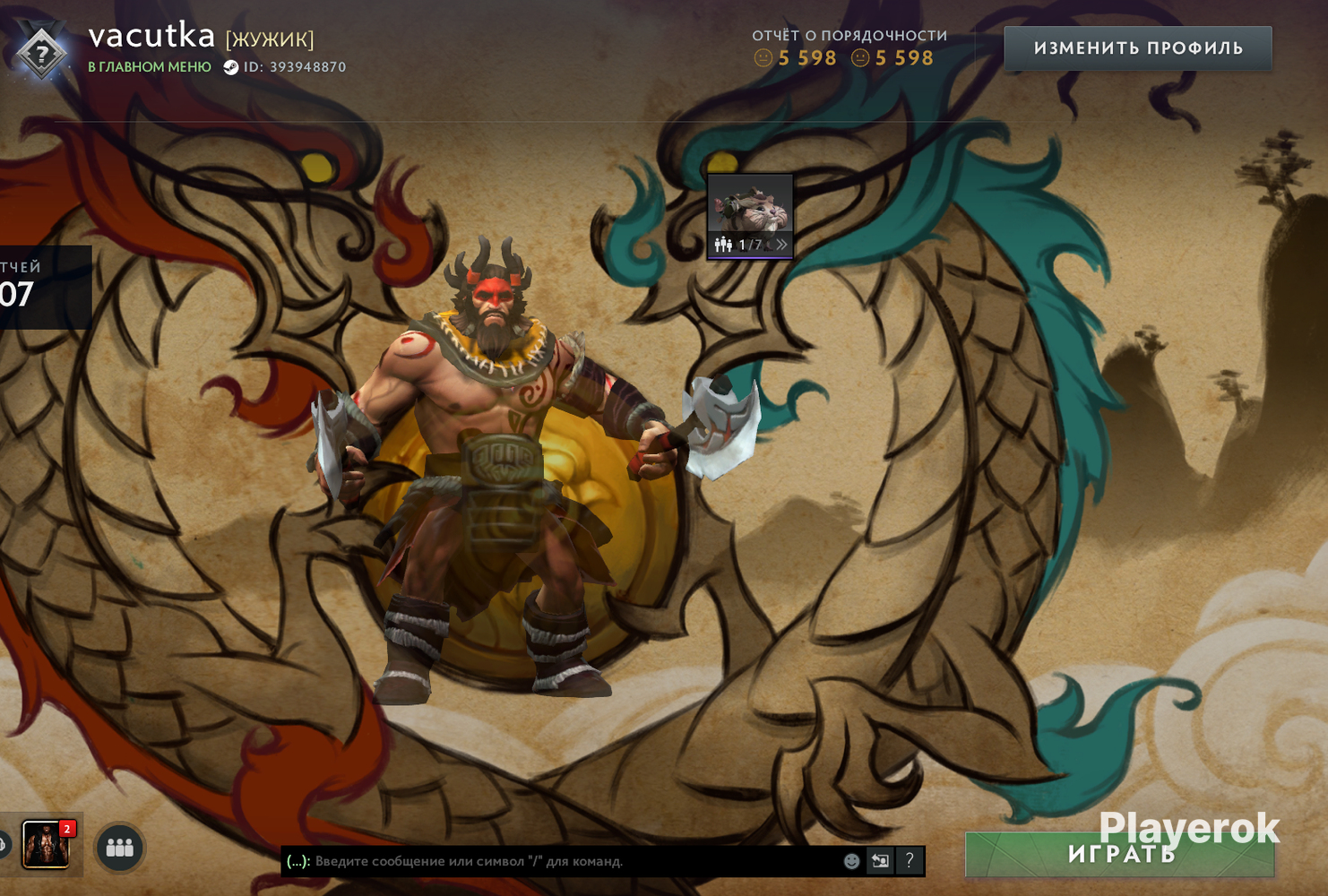Cycle showcase with the double-arrow on courier tile
Viewport: 1328px width, 896px height.
pyautogui.click(x=781, y=245)
